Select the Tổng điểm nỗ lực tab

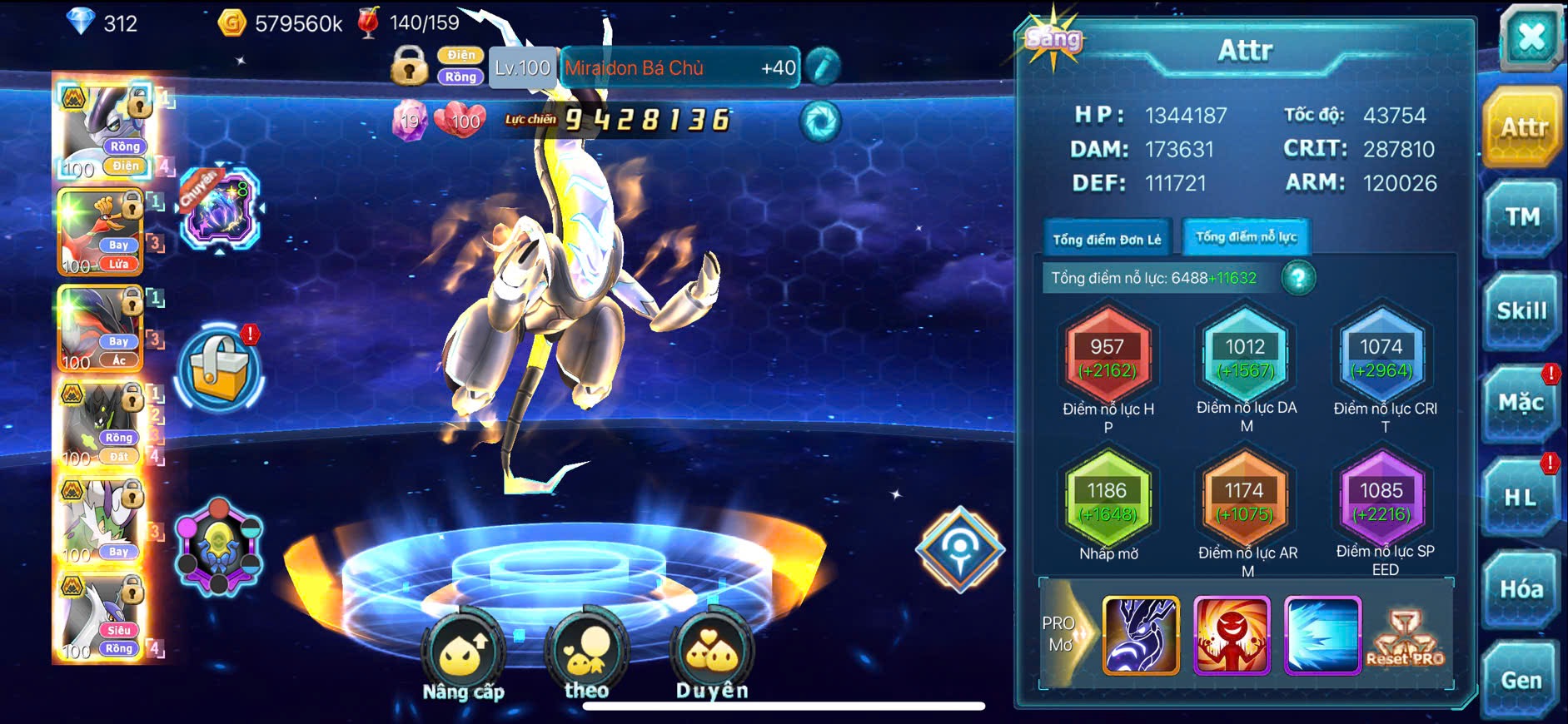point(1246,237)
